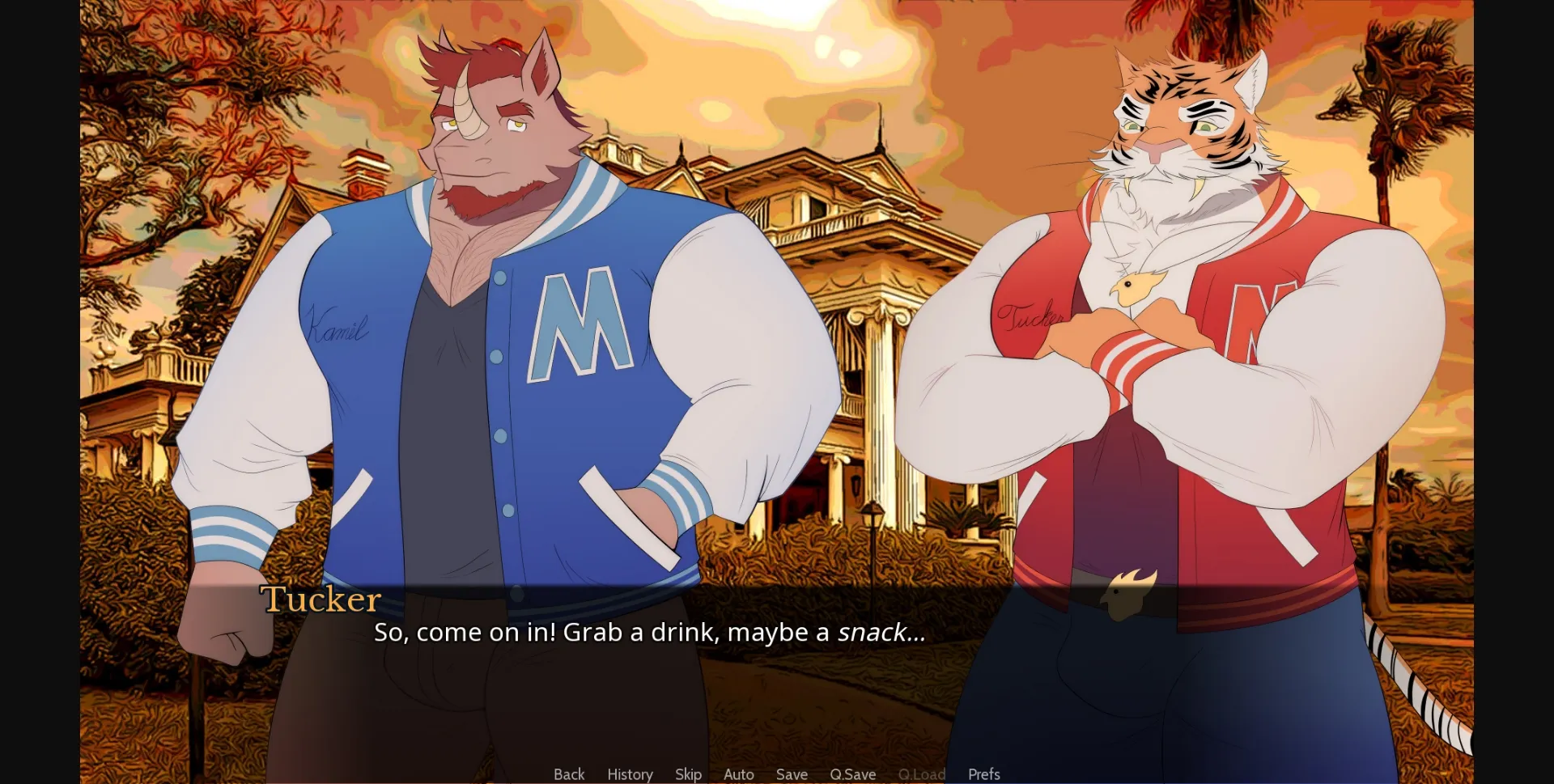Click Save to save your progress

tap(792, 774)
